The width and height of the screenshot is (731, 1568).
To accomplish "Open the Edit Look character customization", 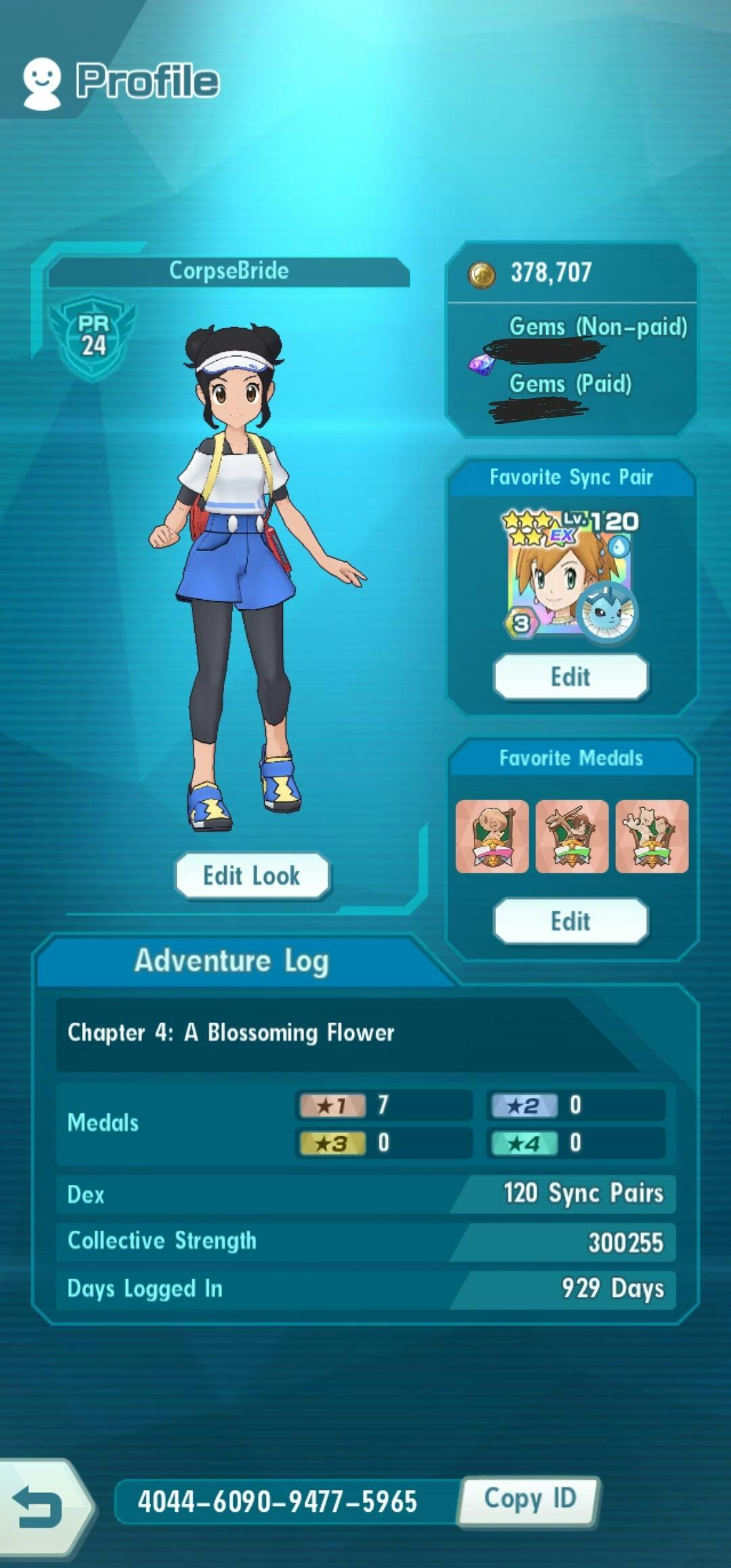I will tap(252, 875).
